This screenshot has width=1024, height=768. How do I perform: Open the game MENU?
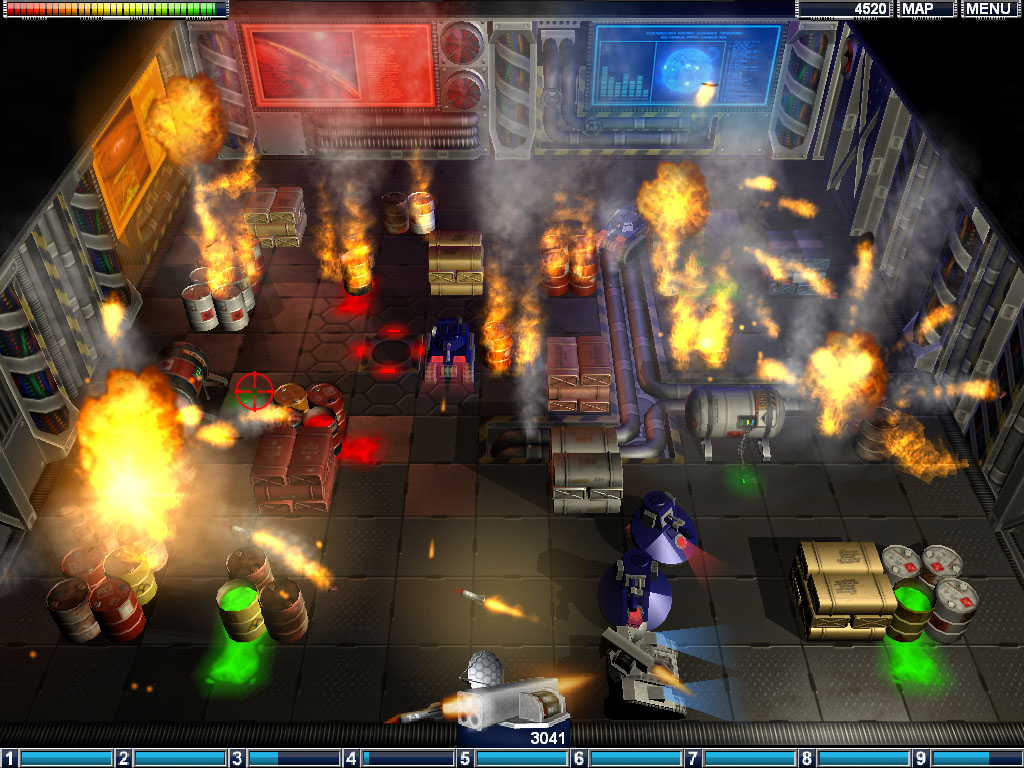click(988, 9)
